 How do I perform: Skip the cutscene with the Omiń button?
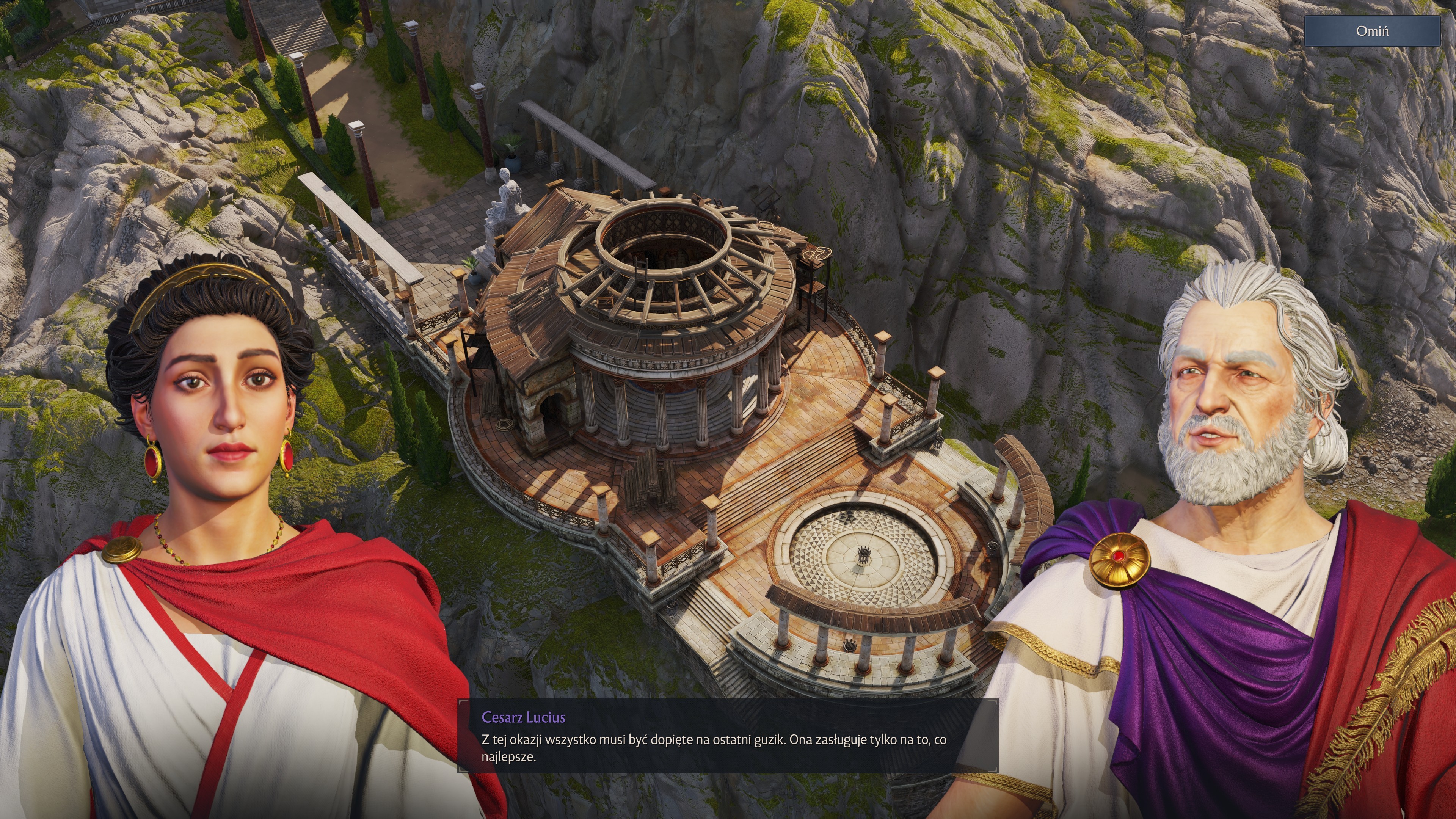coord(1372,31)
